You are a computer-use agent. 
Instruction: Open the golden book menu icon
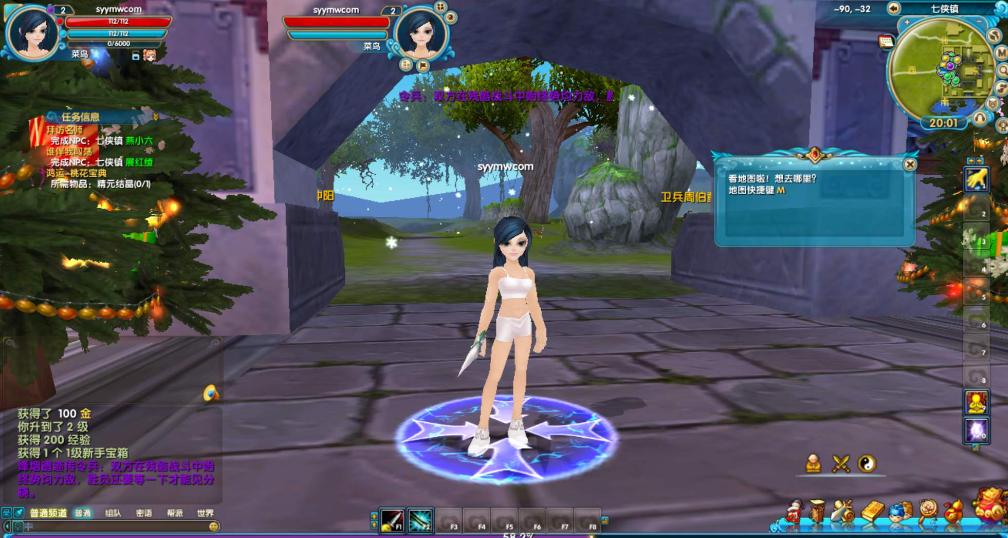click(871, 512)
